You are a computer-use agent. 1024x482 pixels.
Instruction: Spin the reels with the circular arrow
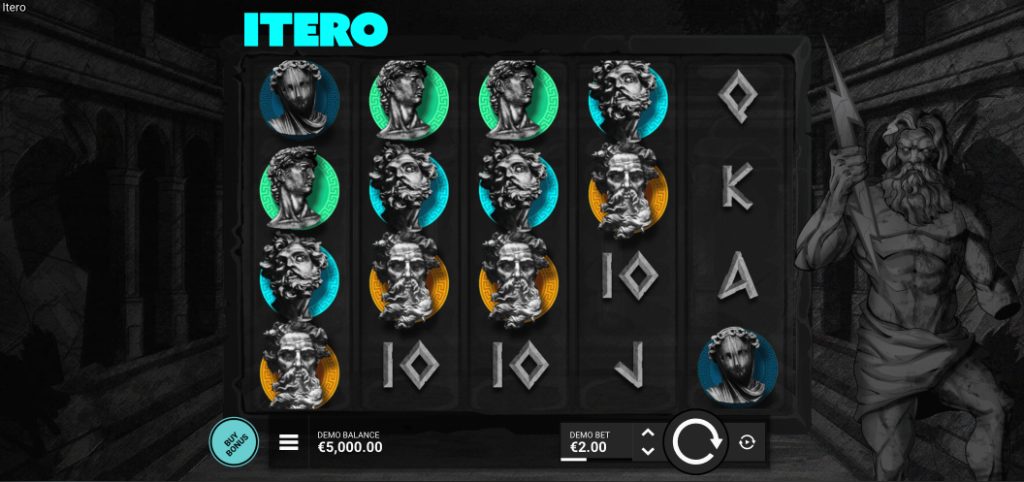[x=697, y=441]
